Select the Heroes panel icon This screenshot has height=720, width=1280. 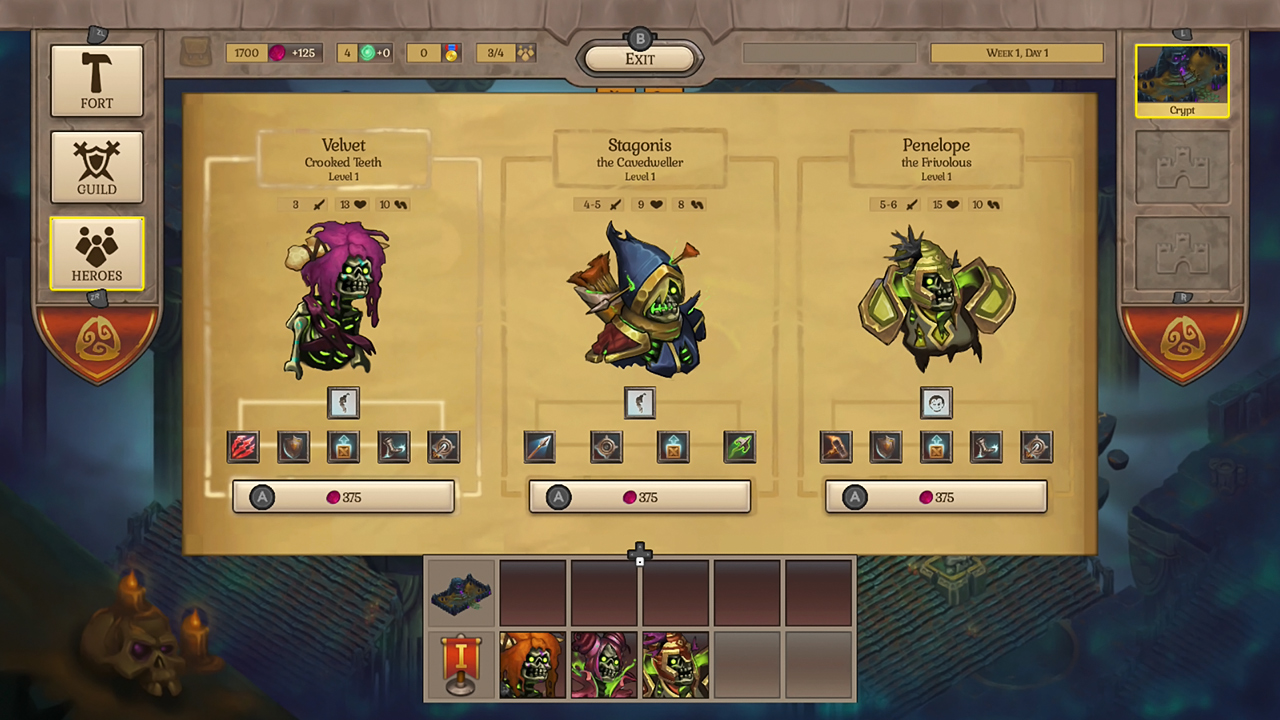[x=96, y=253]
